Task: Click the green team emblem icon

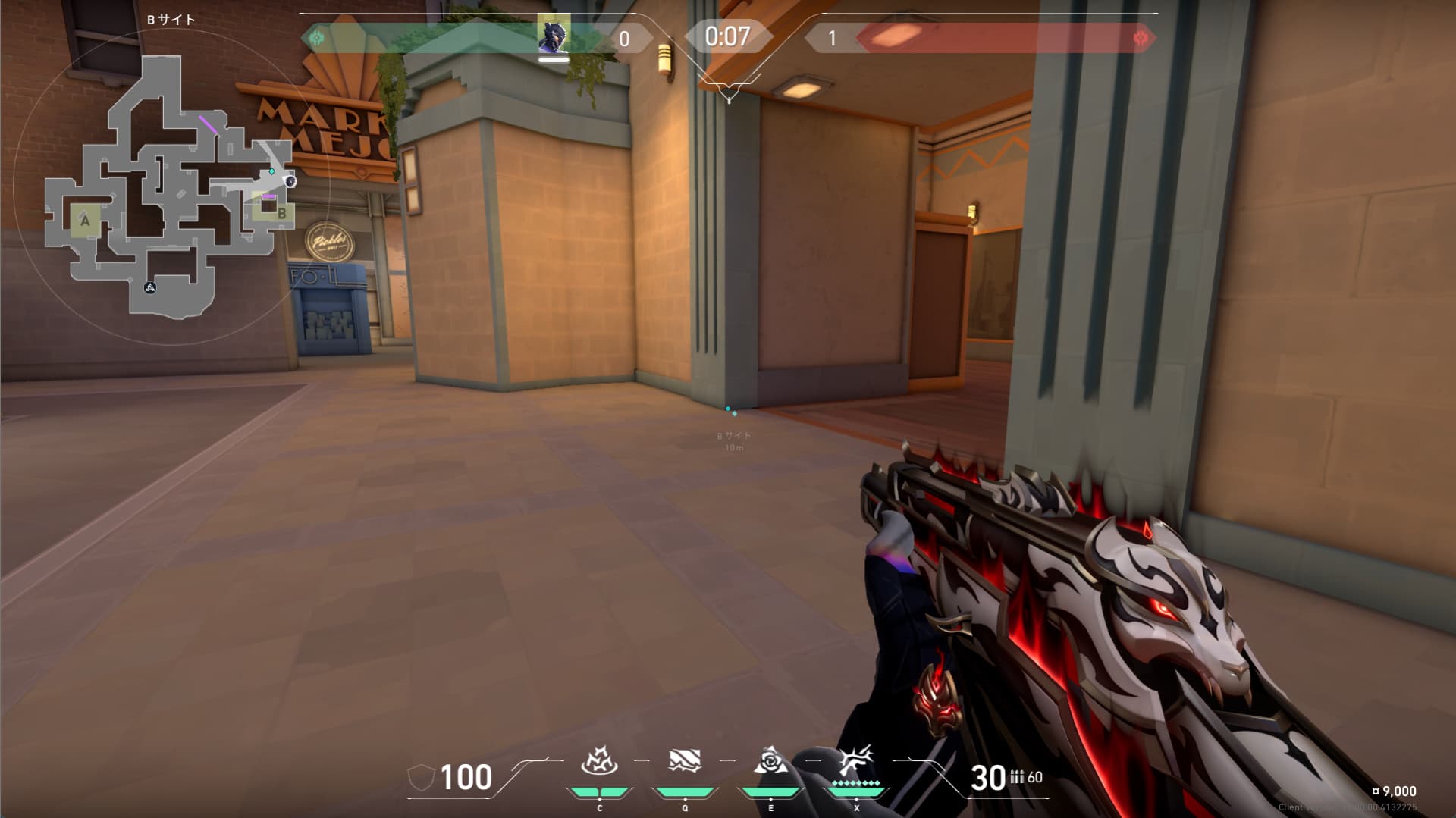Action: click(317, 37)
